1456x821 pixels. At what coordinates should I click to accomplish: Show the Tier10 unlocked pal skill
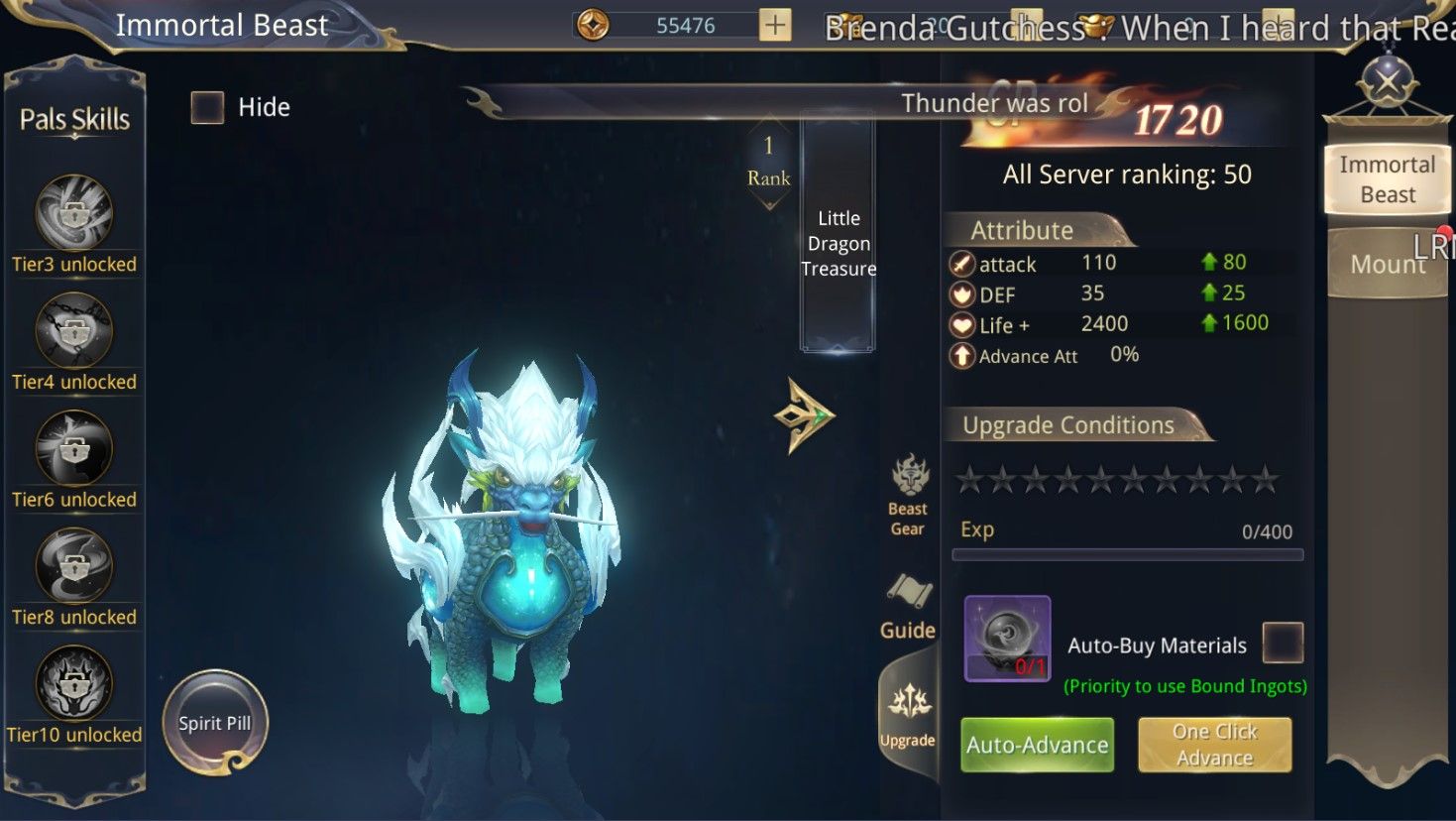point(74,684)
